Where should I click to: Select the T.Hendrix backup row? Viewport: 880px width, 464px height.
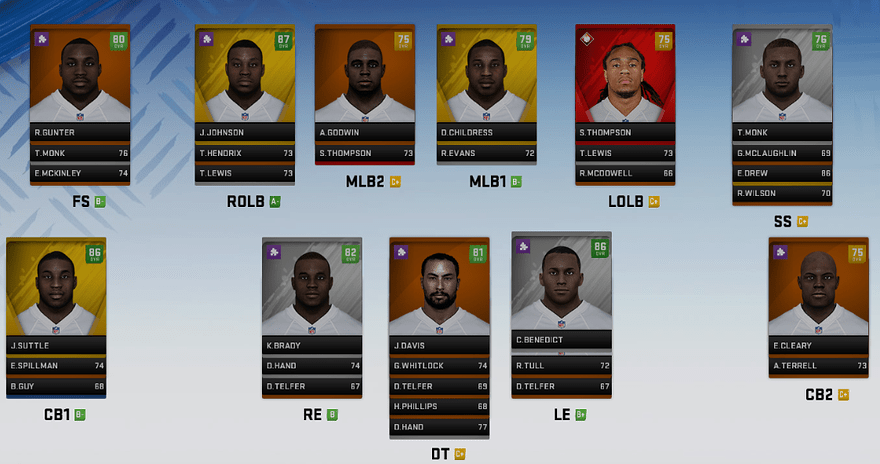coord(244,153)
